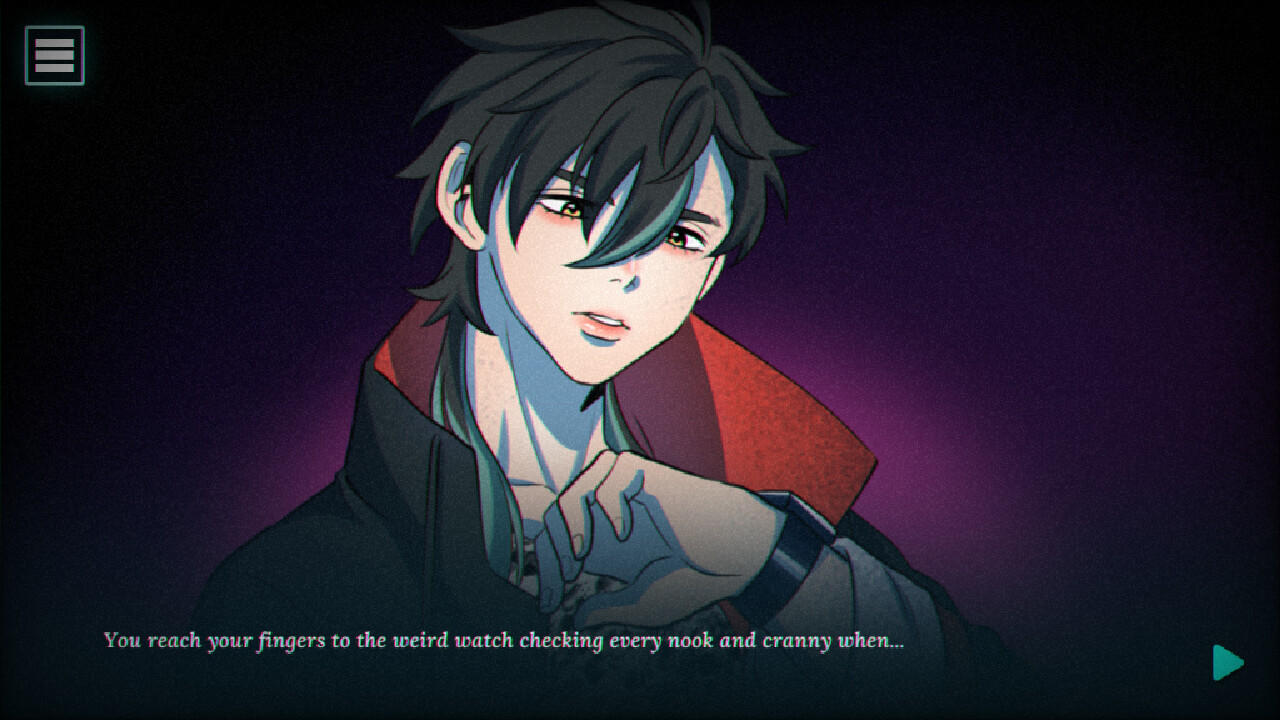
Task: Select the three-line menu button top left
Action: tap(53, 53)
